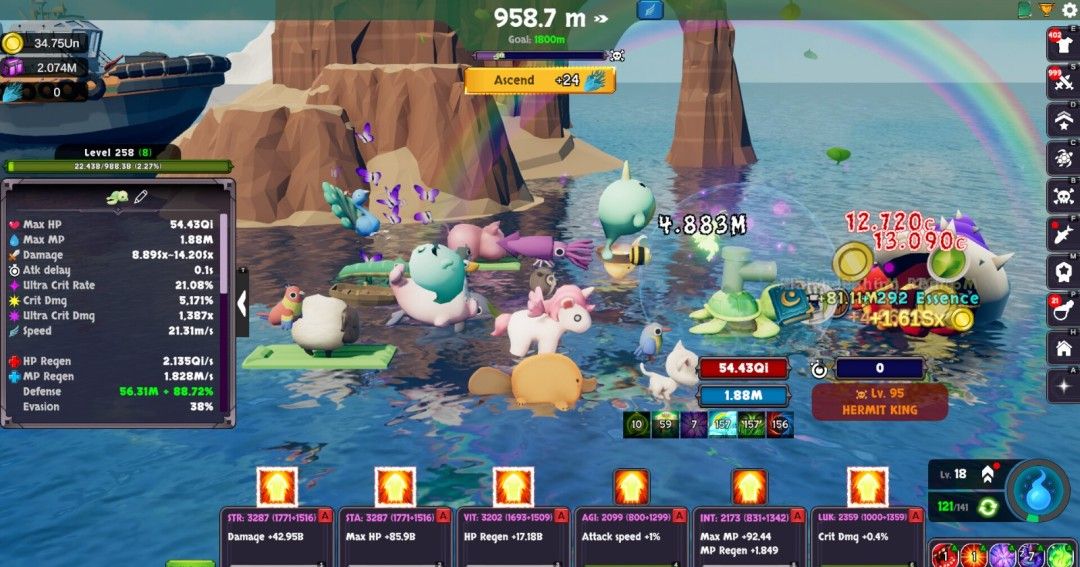Upgrade the STA stat
This screenshot has width=1080, height=567.
click(396, 487)
